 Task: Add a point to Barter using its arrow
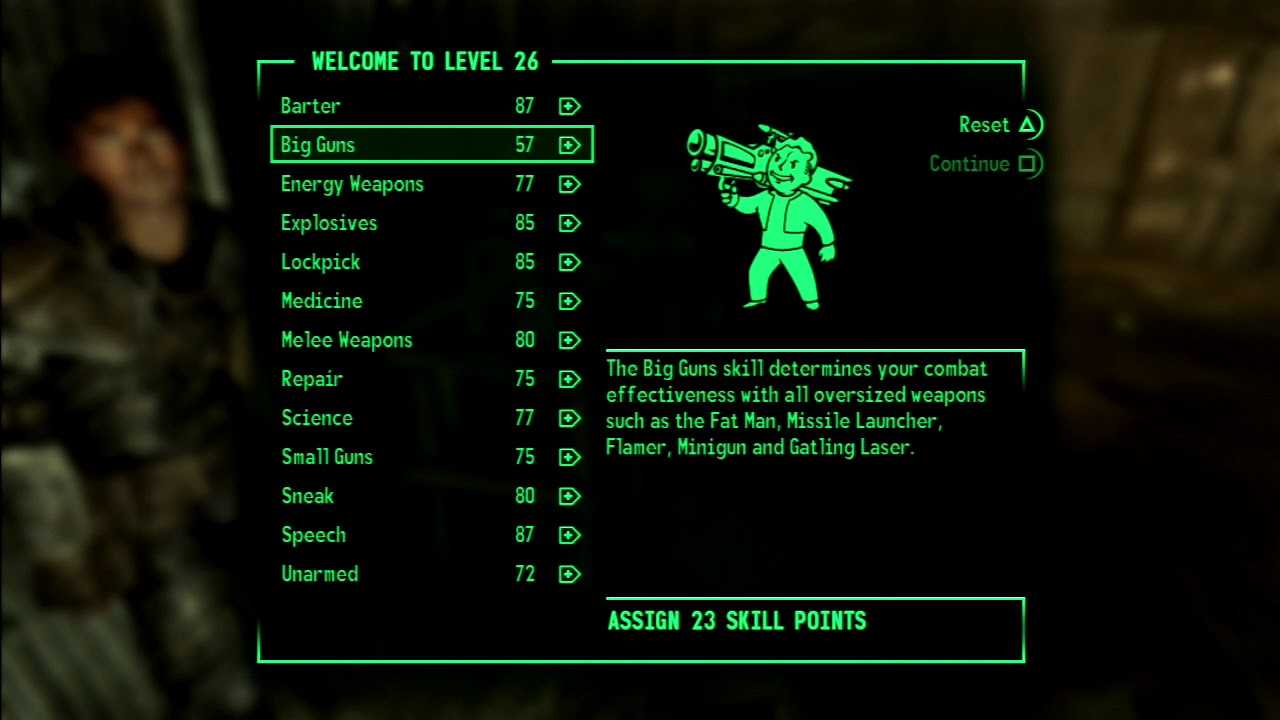coord(570,106)
